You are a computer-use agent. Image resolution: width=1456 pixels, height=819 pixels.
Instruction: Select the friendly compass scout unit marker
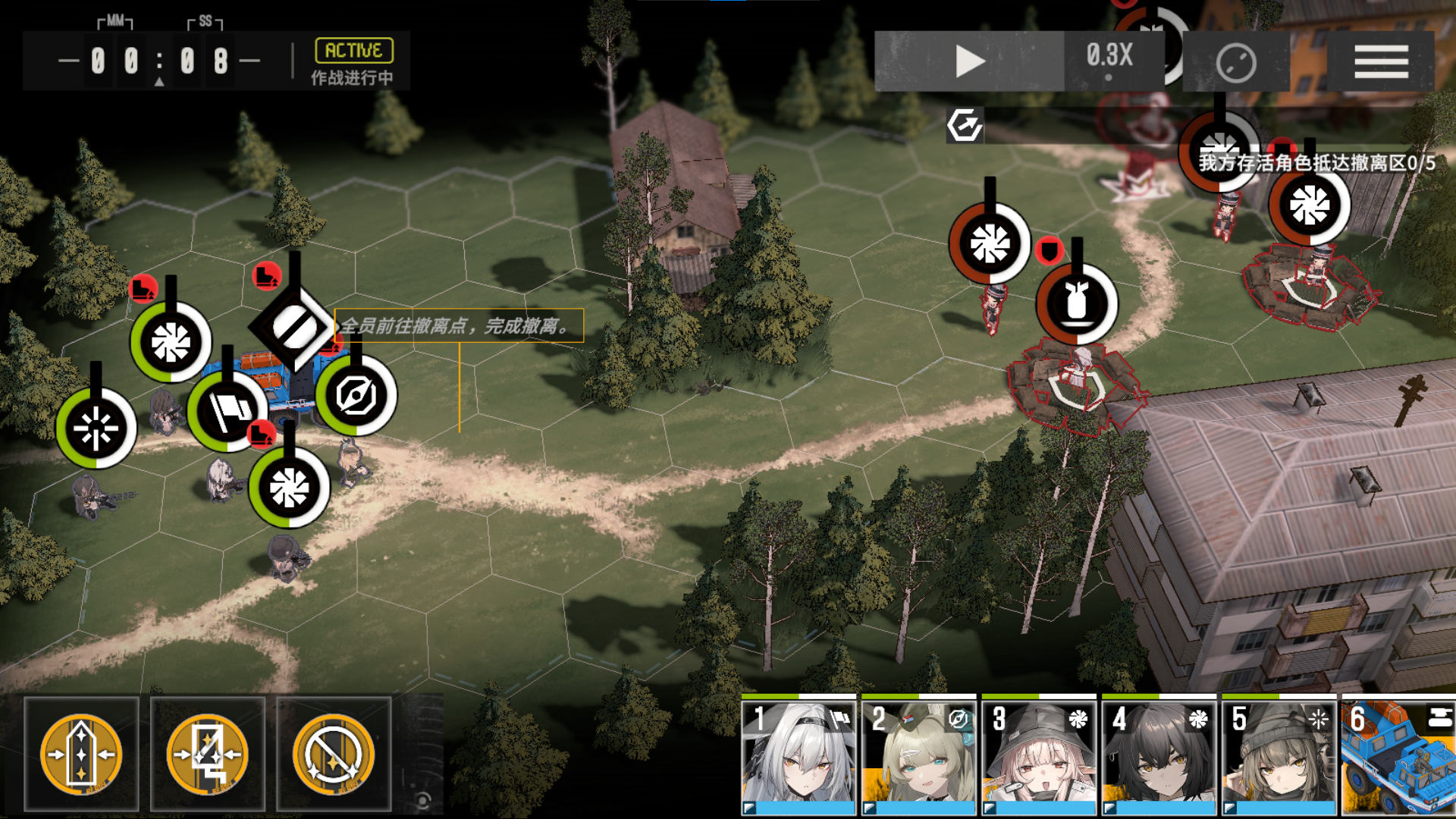pyautogui.click(x=356, y=395)
